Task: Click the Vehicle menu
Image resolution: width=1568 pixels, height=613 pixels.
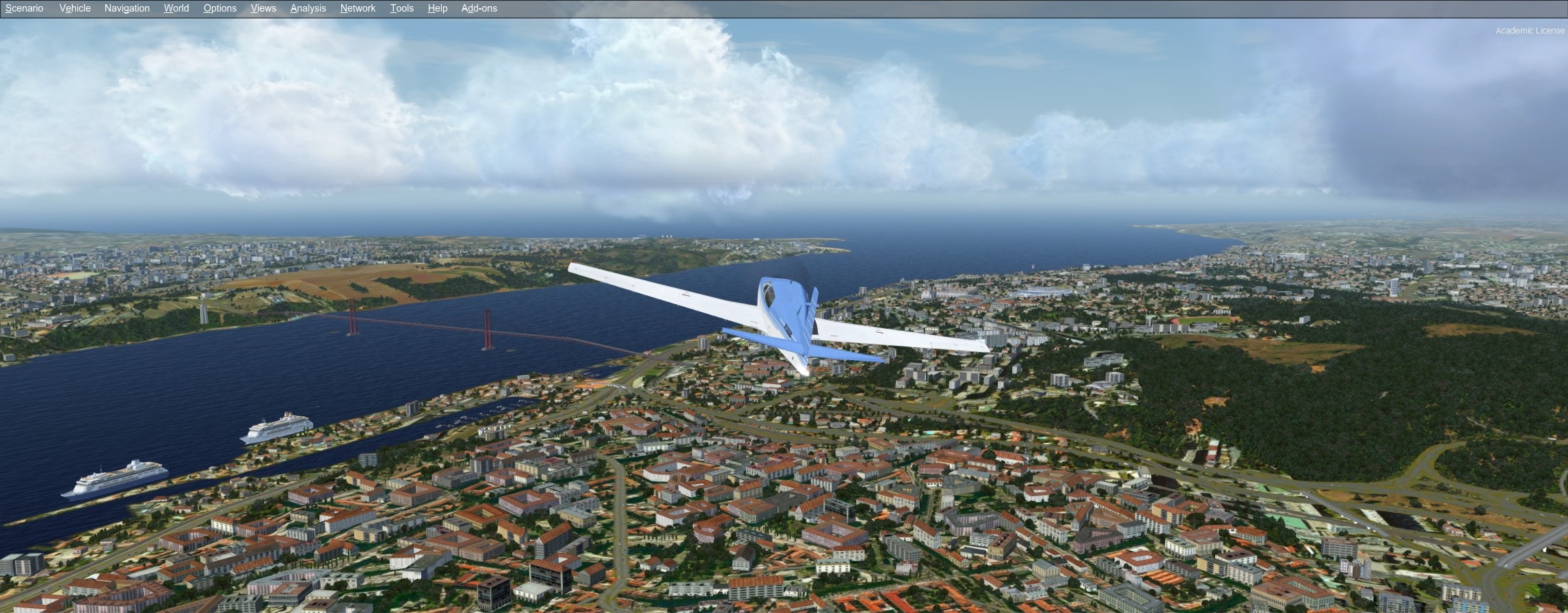Action: [75, 8]
